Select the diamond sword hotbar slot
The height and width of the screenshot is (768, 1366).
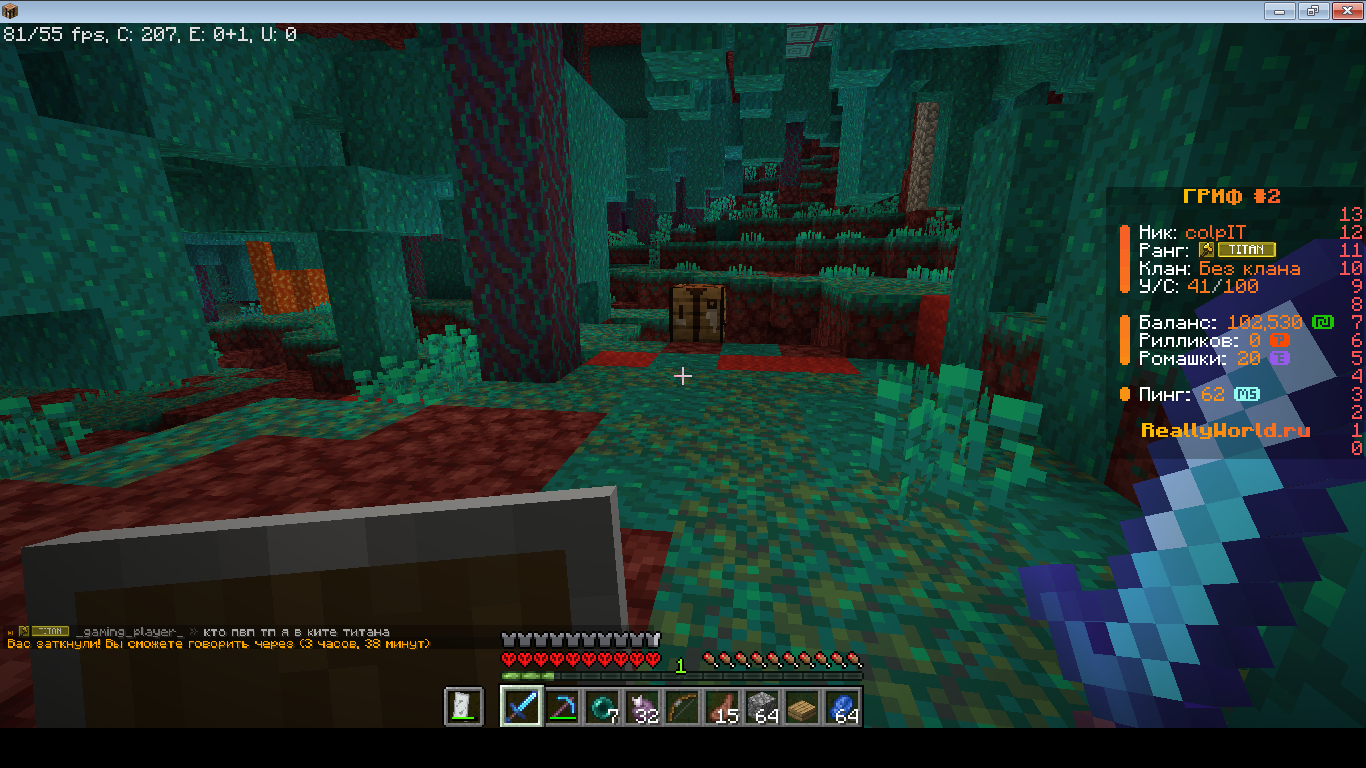(522, 707)
